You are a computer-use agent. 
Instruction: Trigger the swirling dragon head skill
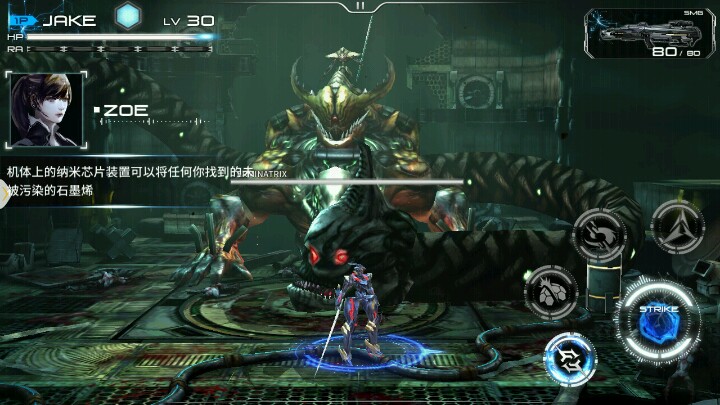pos(599,236)
